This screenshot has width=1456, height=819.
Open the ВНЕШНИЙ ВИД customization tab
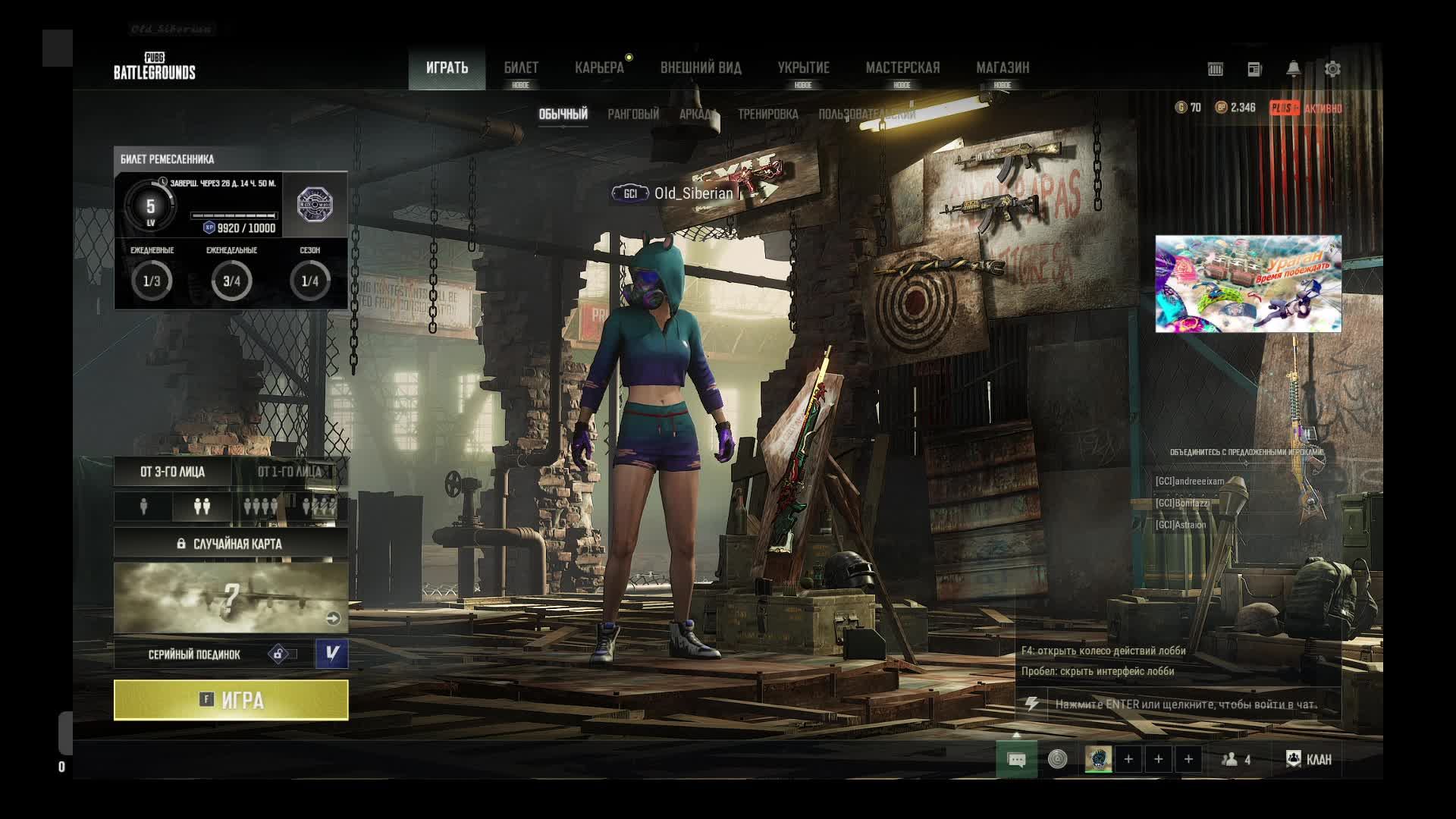(x=701, y=68)
